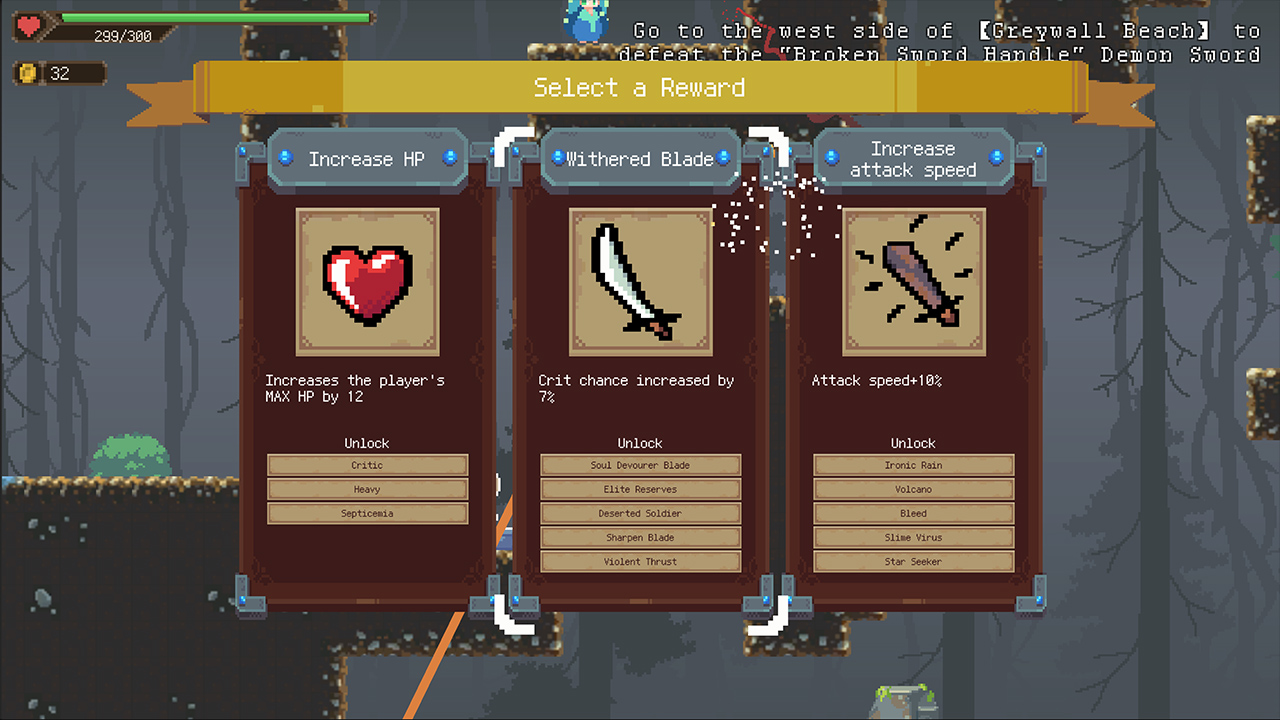Click the blue gem on the Withered Blade nameplate
The image size is (1280, 720).
pos(560,158)
